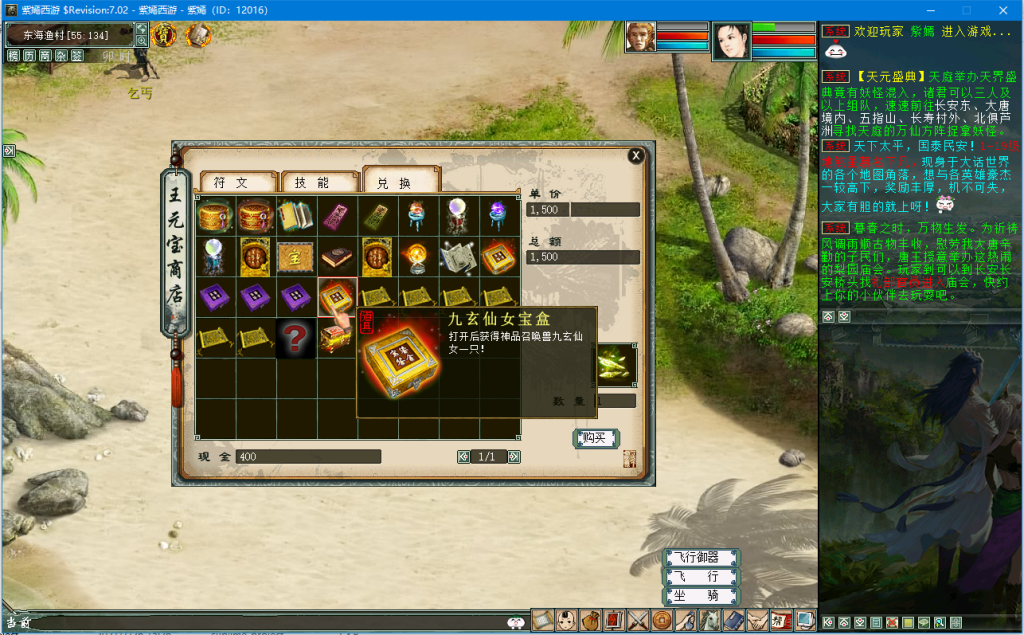This screenshot has width=1024, height=635.
Task: Click the 飞行御器 button
Action: tap(702, 557)
